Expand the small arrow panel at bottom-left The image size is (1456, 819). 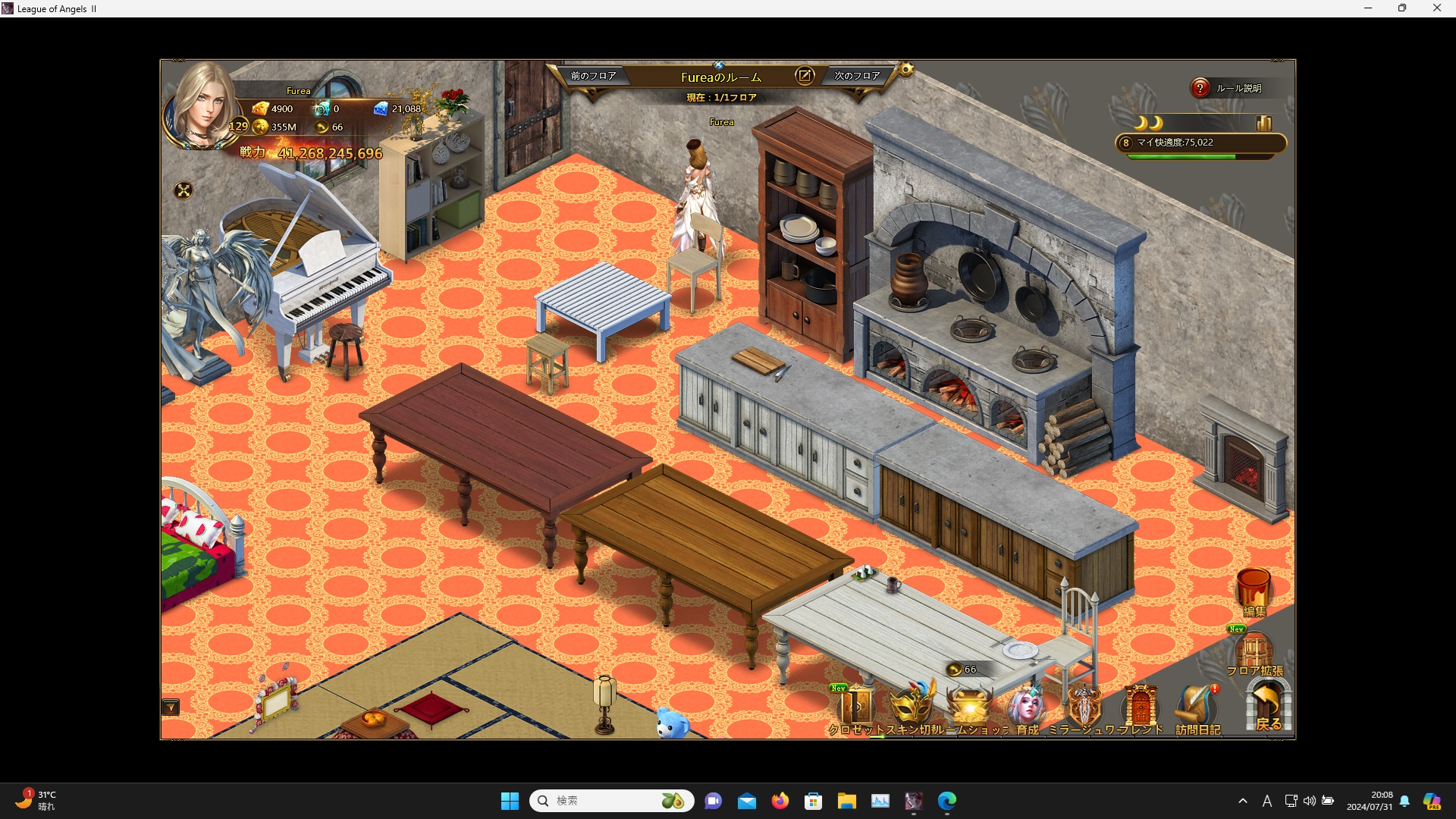pyautogui.click(x=171, y=708)
